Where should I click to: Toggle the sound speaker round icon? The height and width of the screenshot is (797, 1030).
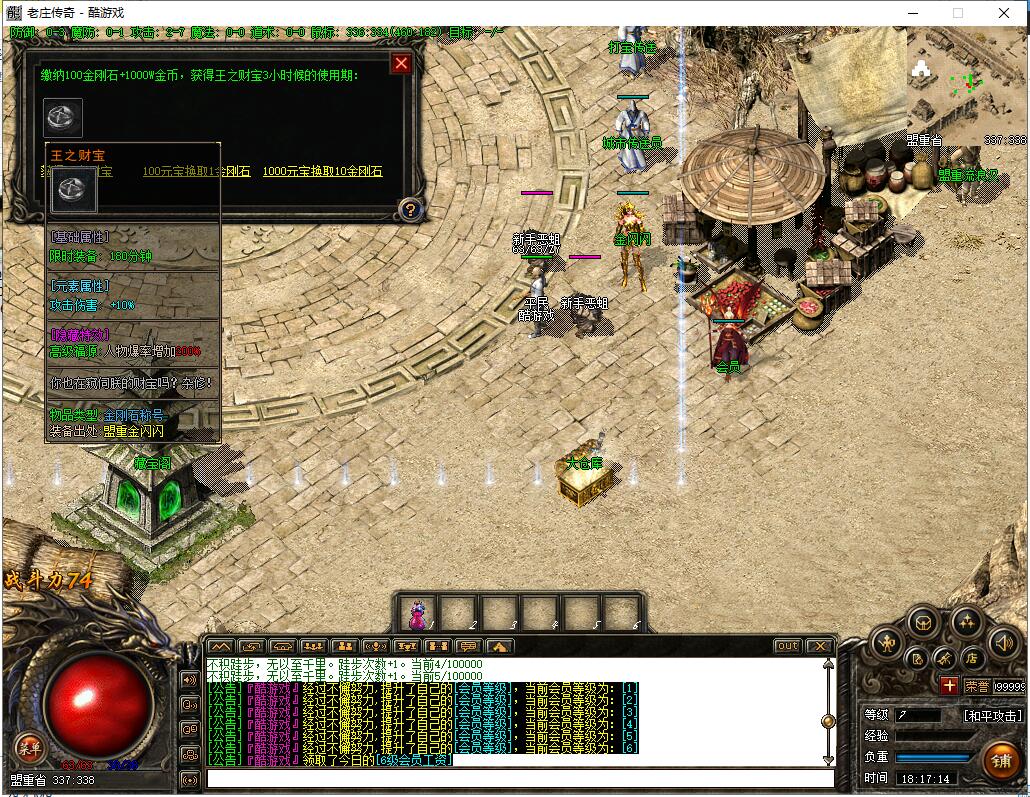(x=1002, y=644)
